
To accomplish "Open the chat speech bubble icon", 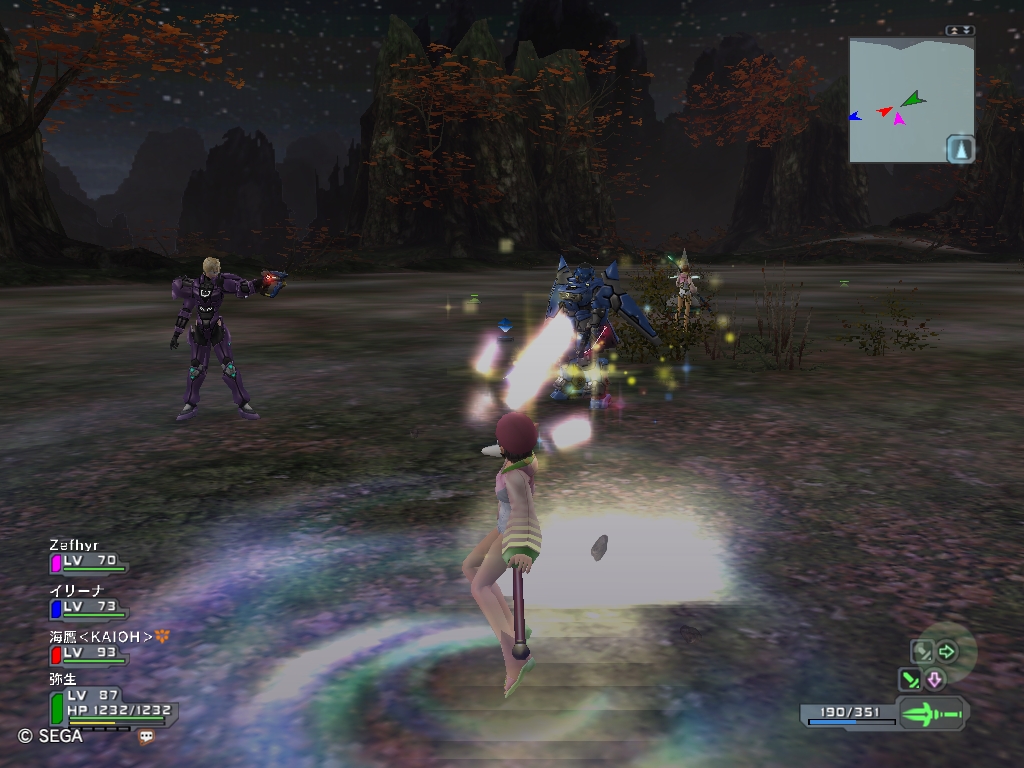I will pyautogui.click(x=147, y=736).
